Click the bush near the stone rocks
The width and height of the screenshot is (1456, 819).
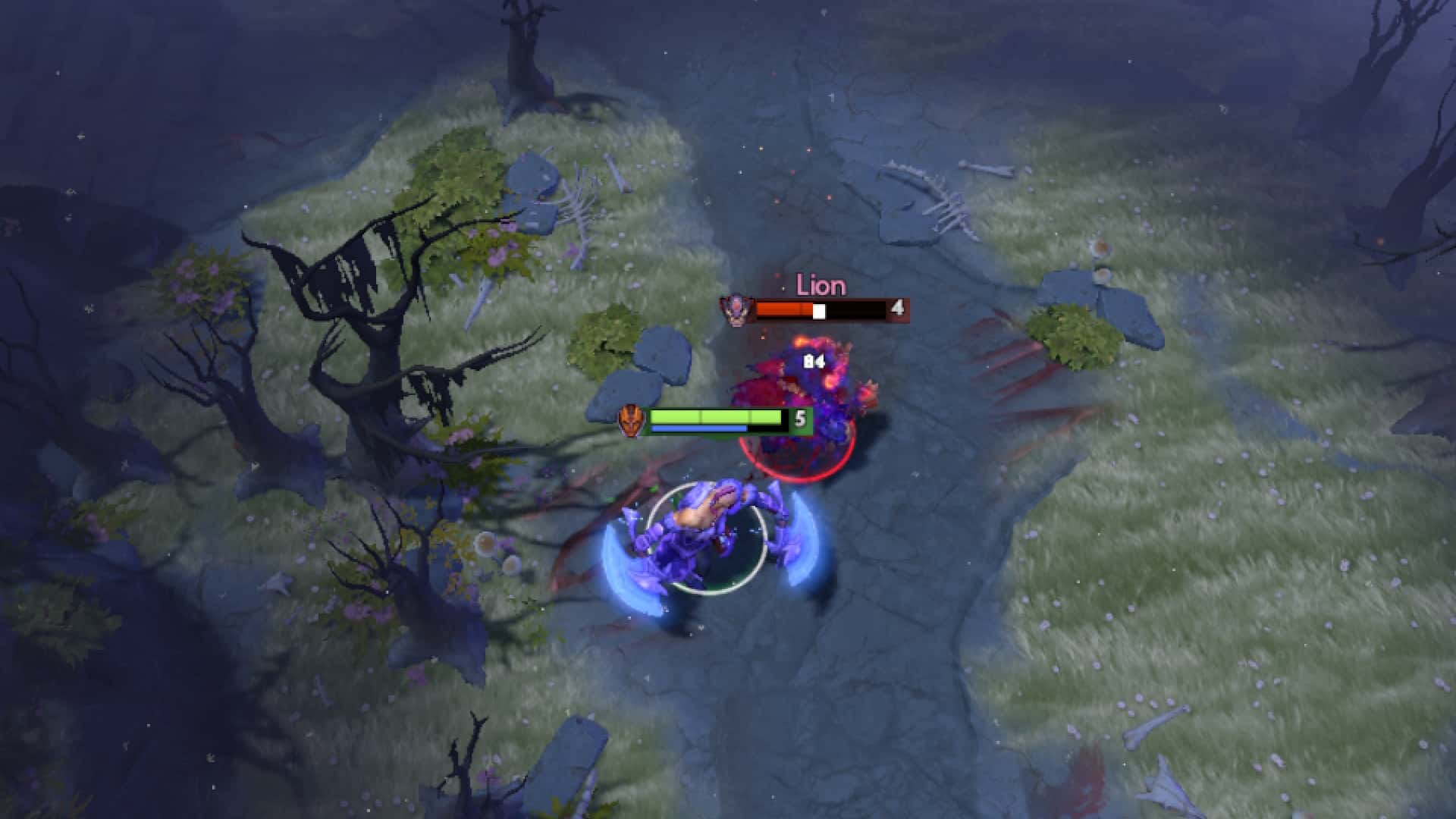click(x=607, y=341)
